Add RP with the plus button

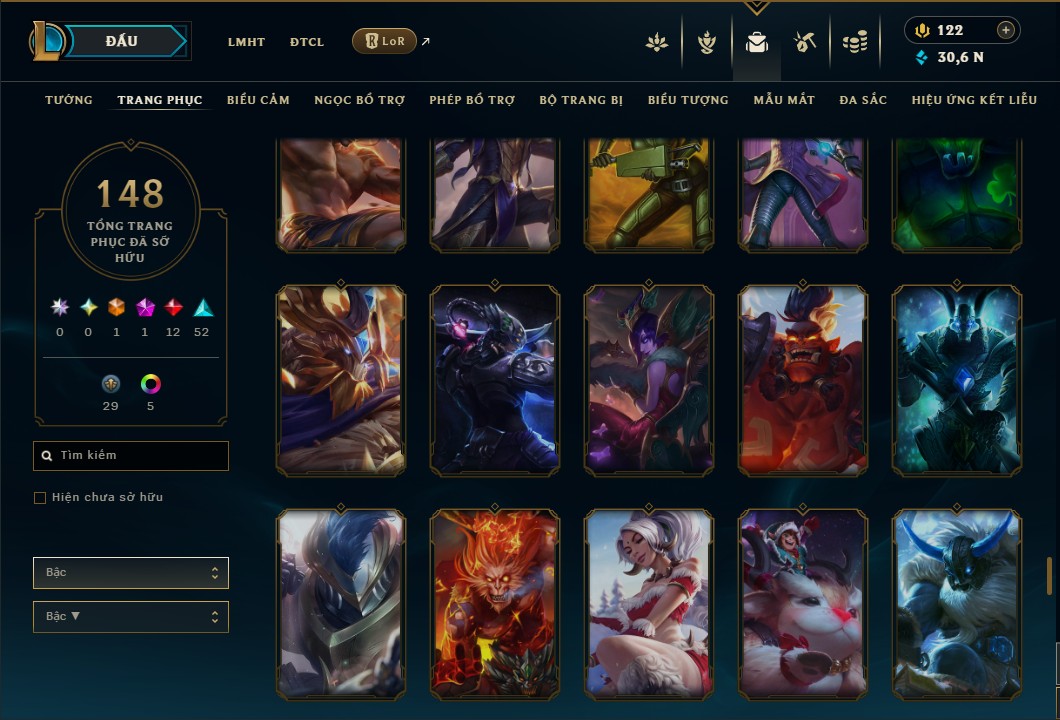pyautogui.click(x=1006, y=30)
